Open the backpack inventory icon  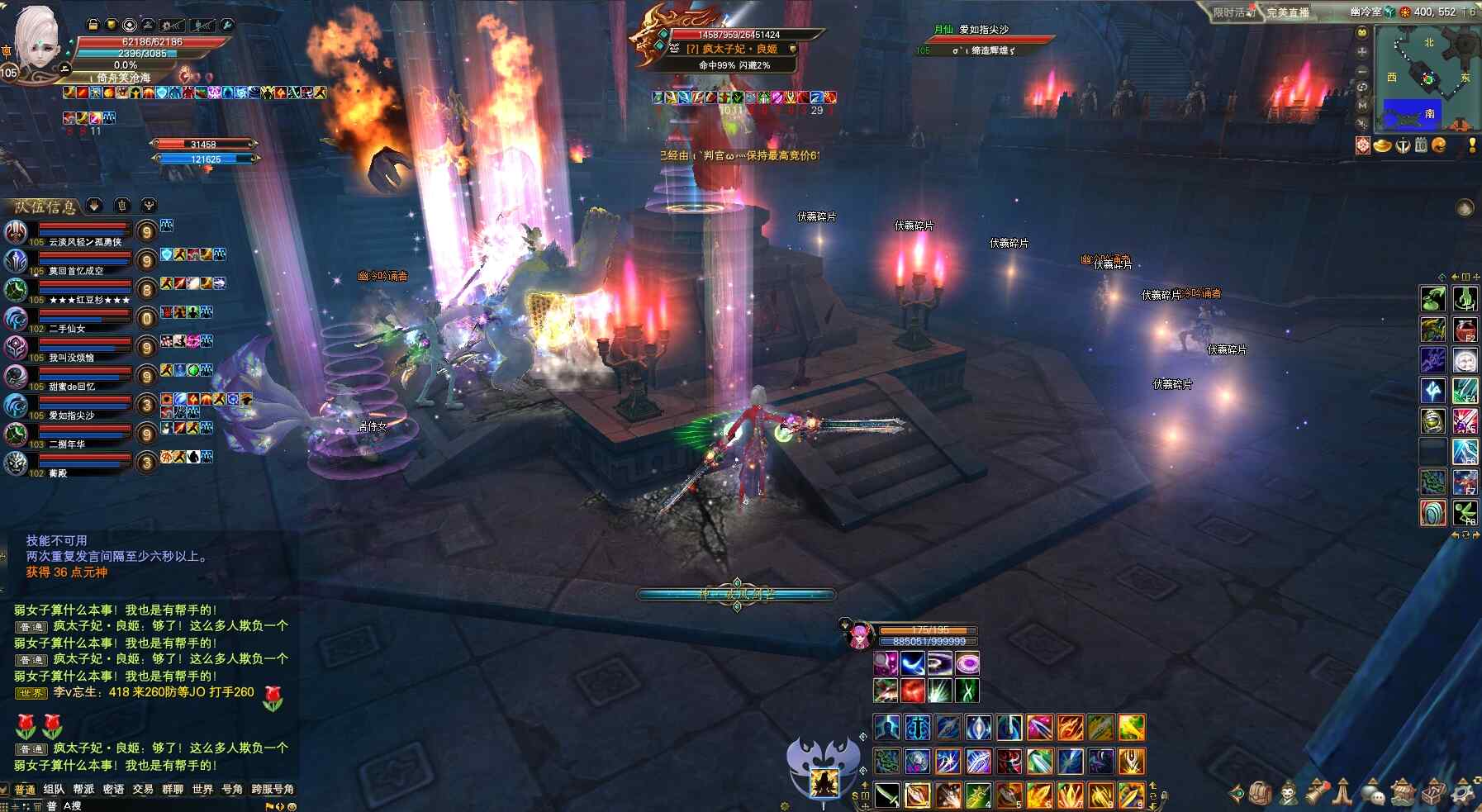click(x=1260, y=793)
